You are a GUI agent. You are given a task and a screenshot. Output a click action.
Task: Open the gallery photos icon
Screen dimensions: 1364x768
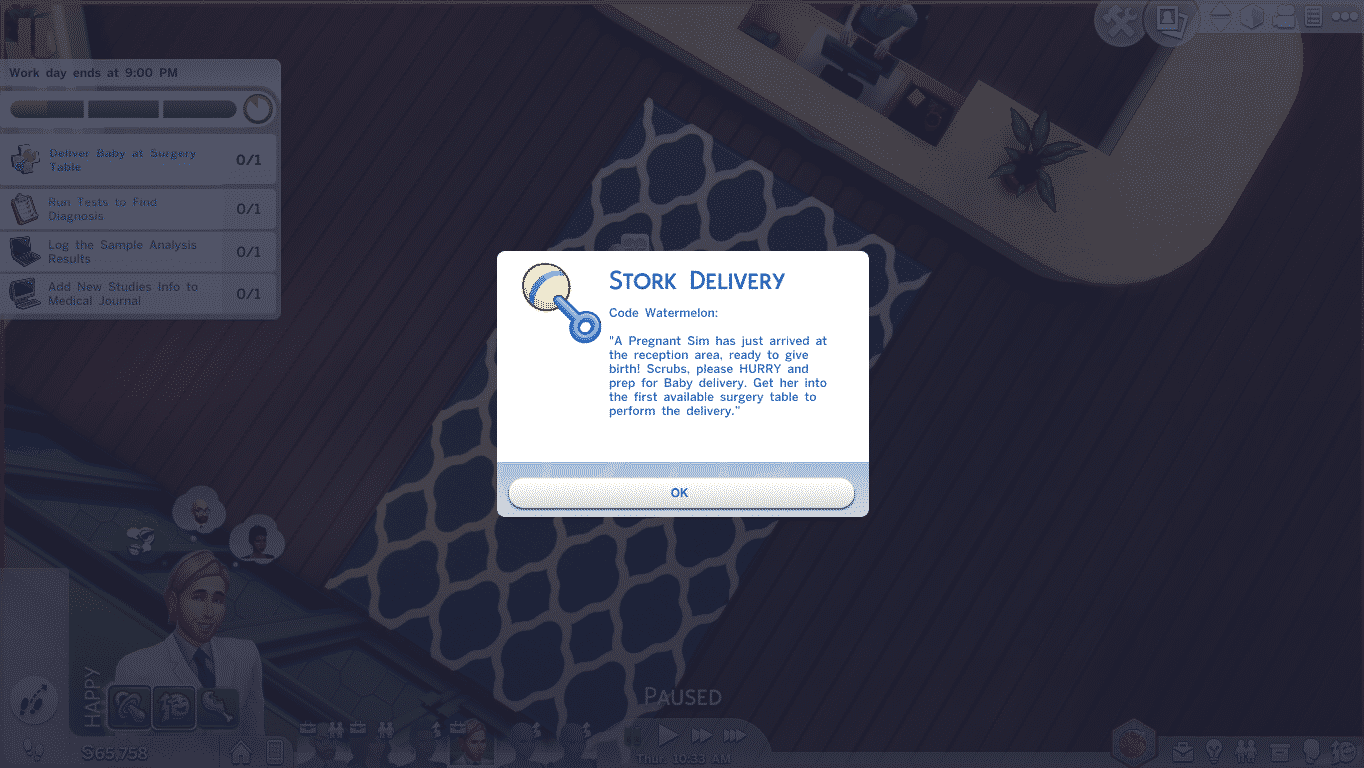pos(1169,21)
